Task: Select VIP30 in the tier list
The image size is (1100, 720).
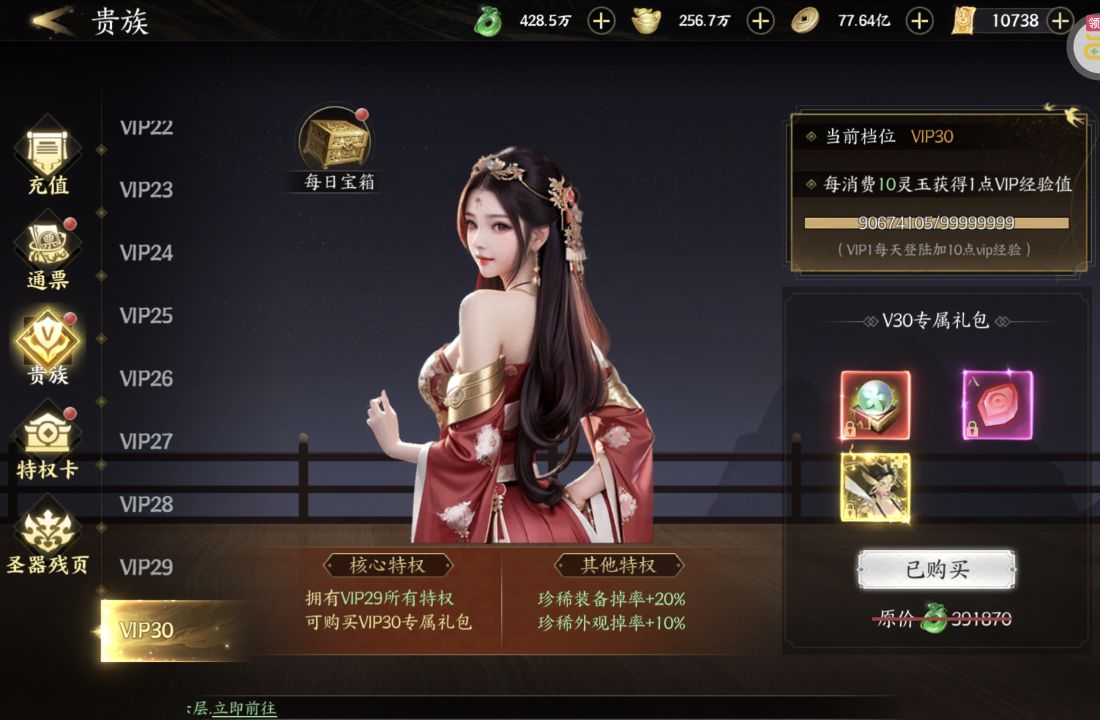Action: tap(147, 630)
